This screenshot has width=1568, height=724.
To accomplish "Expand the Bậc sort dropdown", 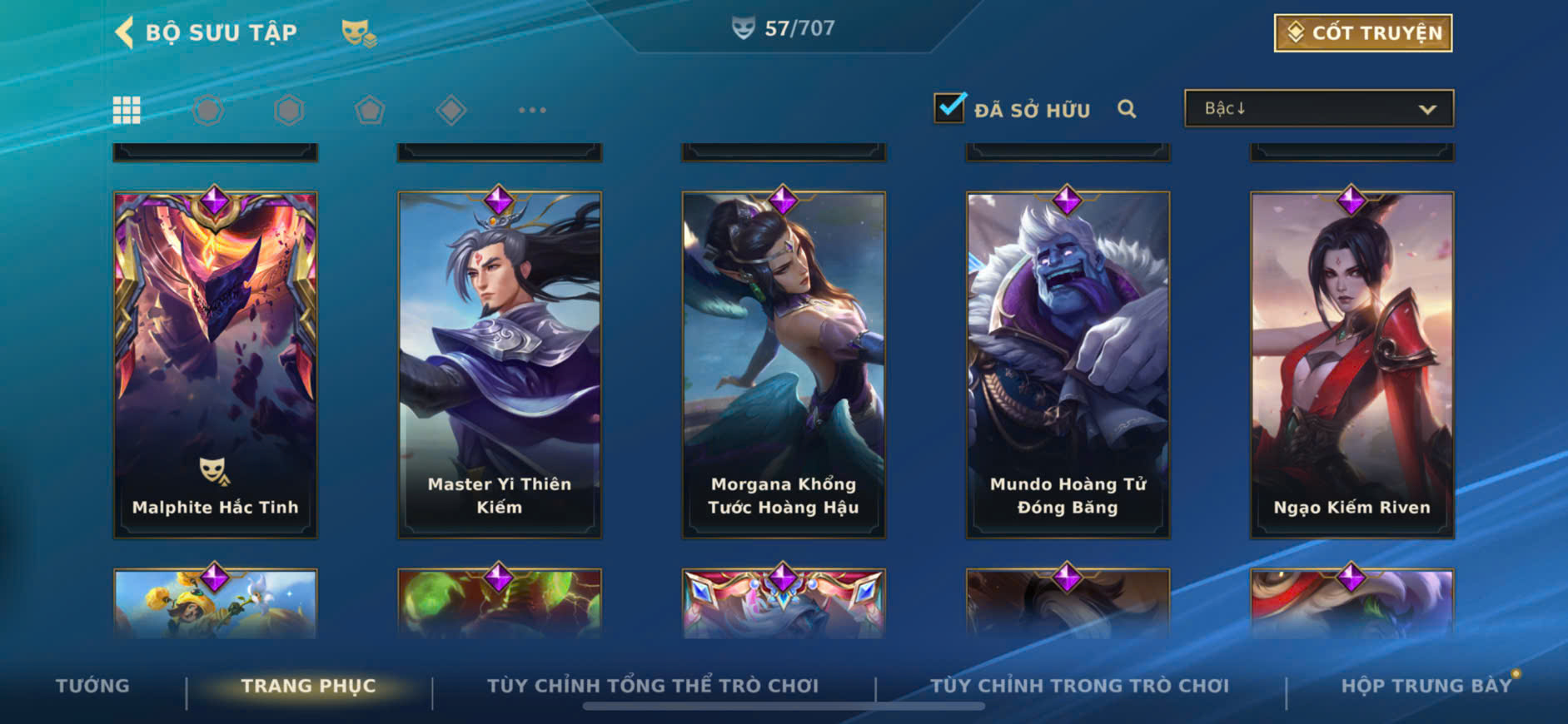I will tap(1319, 109).
